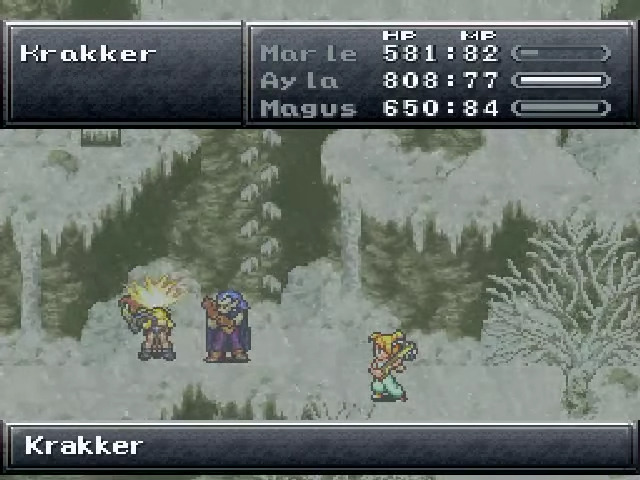Viewport: 640px width, 480px height.
Task: Select Krakker in the enemy list
Action: [x=89, y=53]
